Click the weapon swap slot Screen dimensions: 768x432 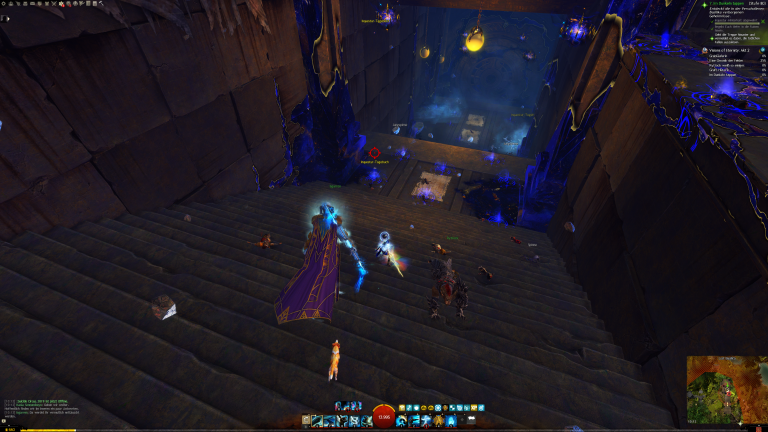[307, 421]
